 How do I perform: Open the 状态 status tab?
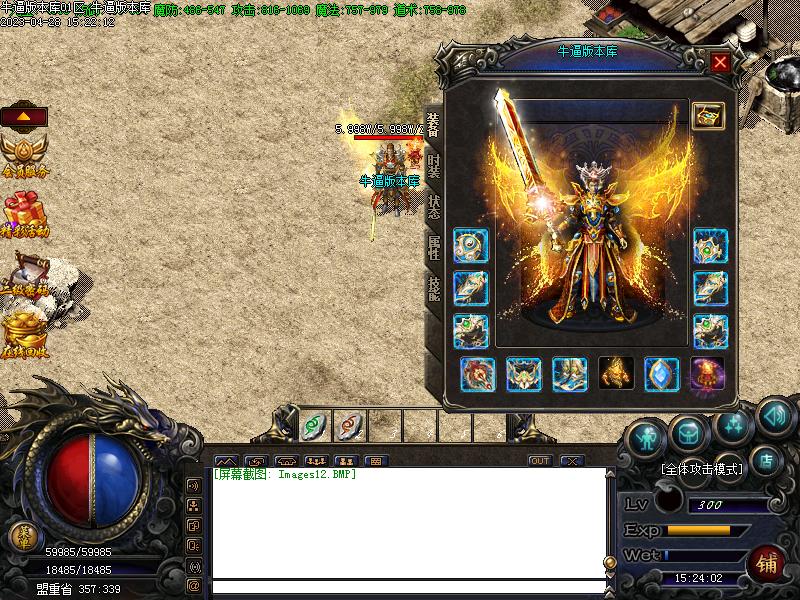(x=434, y=207)
